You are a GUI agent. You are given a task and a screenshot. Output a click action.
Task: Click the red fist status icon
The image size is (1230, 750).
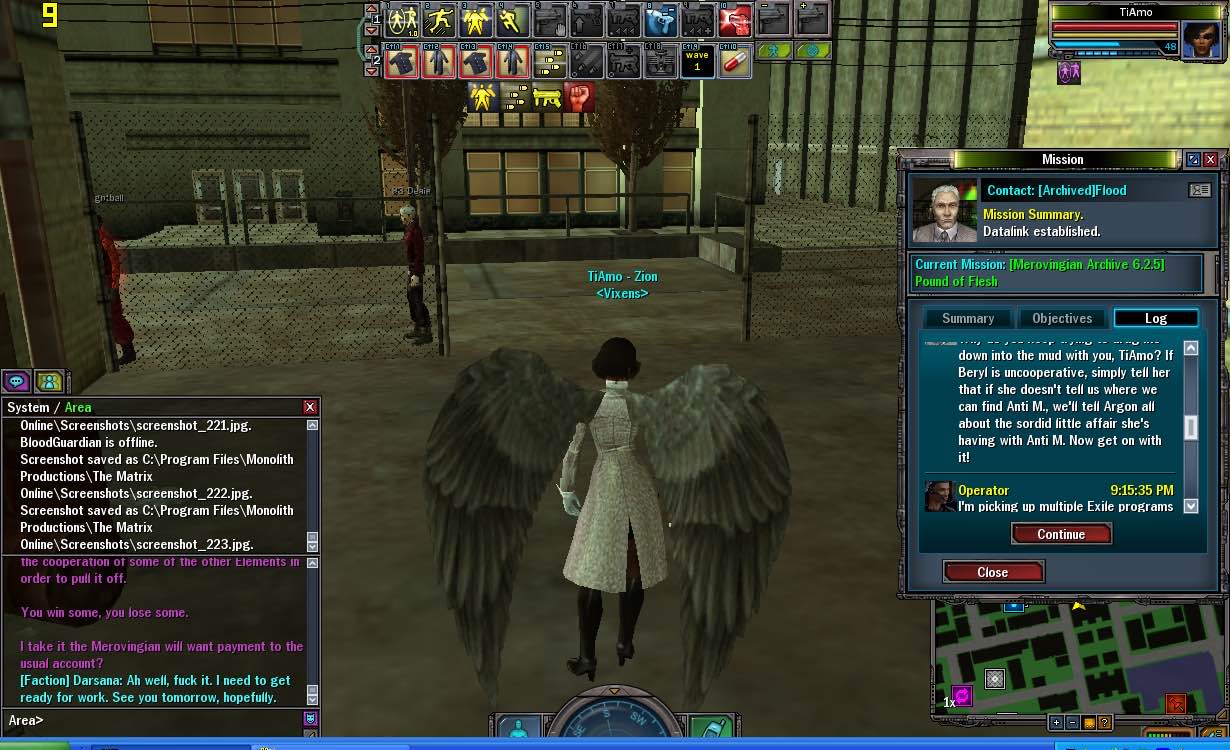point(580,97)
